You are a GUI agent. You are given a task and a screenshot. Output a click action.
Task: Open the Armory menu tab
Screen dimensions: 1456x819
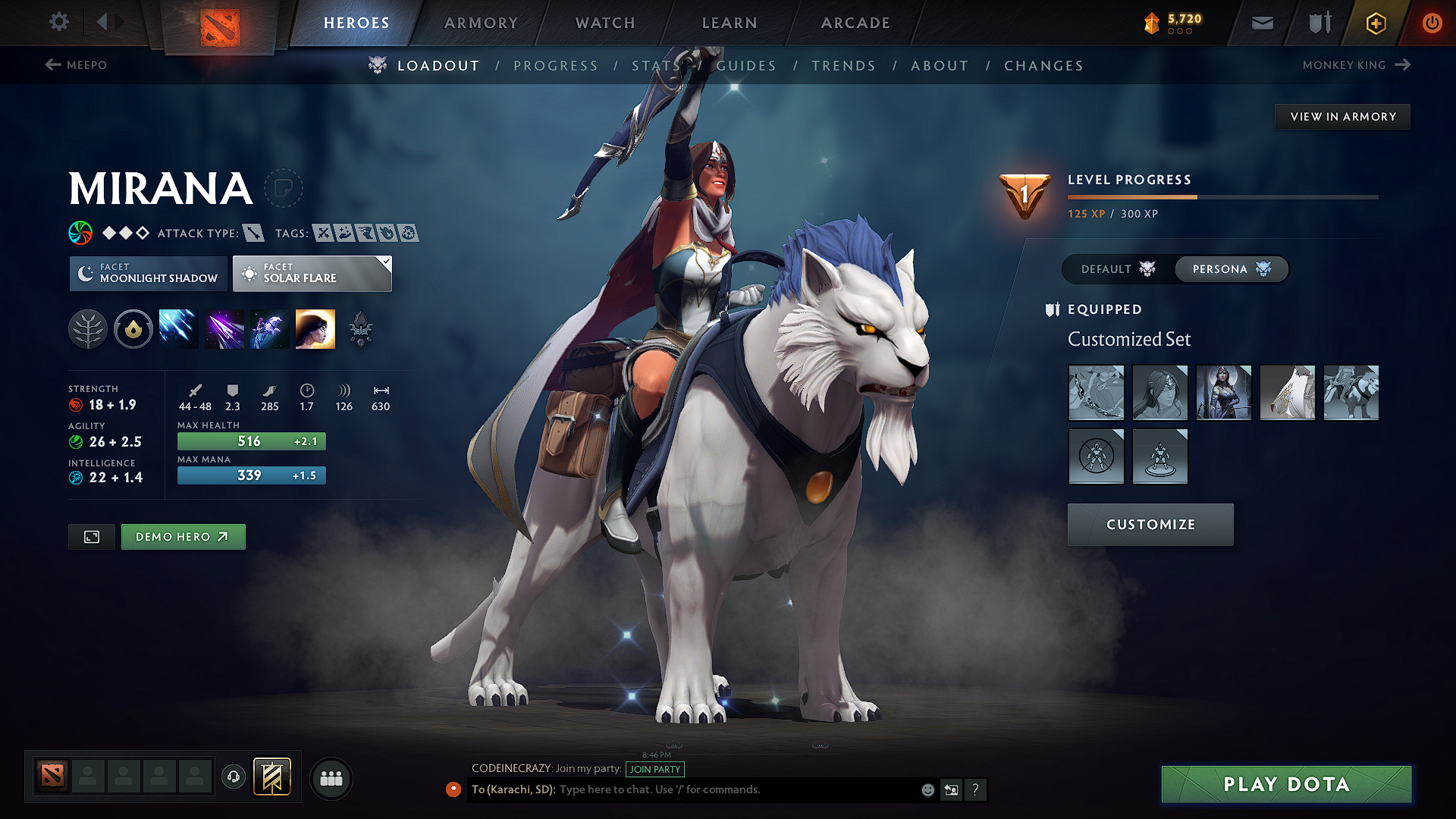coord(481,23)
